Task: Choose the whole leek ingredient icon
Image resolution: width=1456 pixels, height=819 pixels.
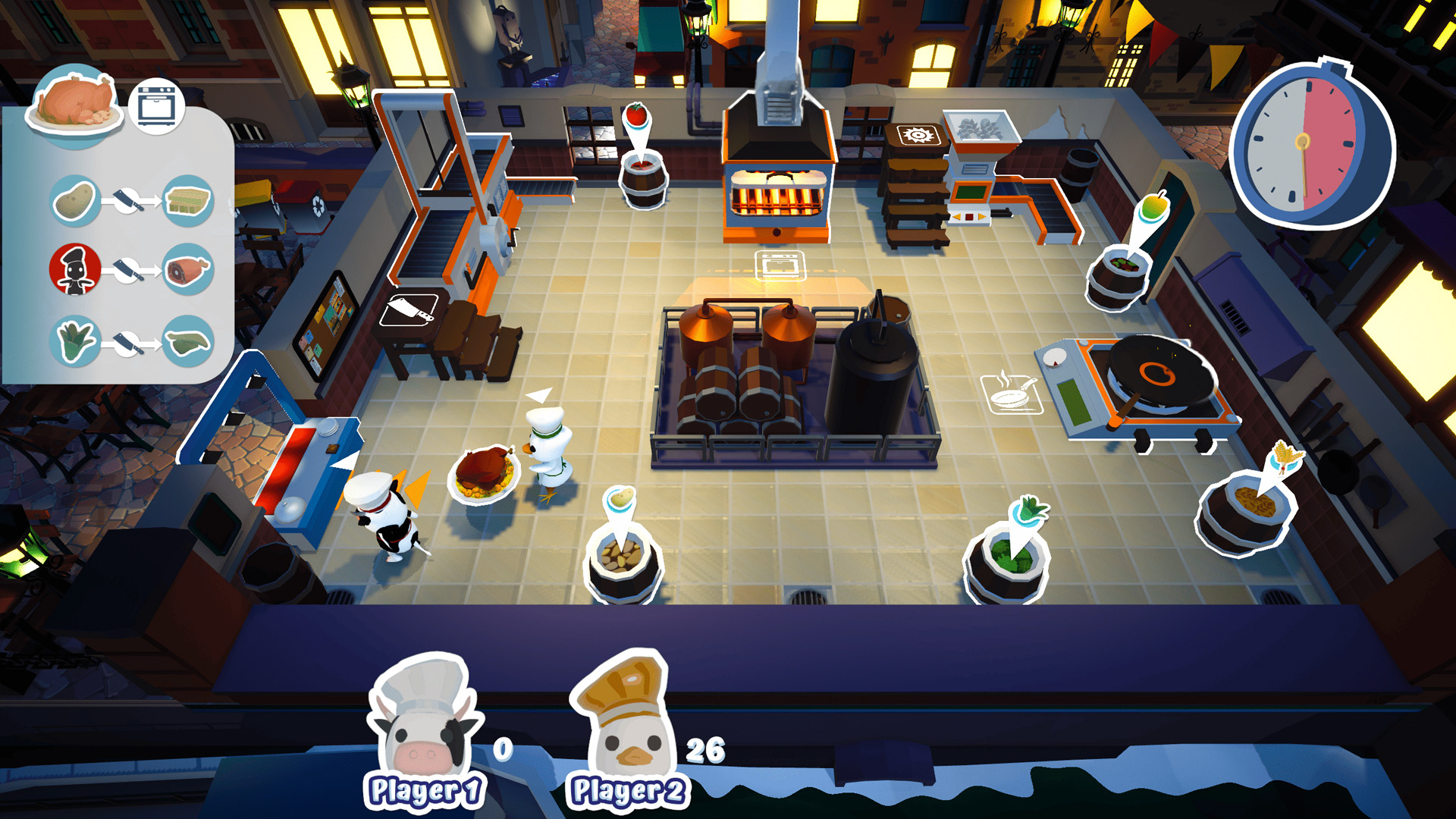Action: (75, 341)
